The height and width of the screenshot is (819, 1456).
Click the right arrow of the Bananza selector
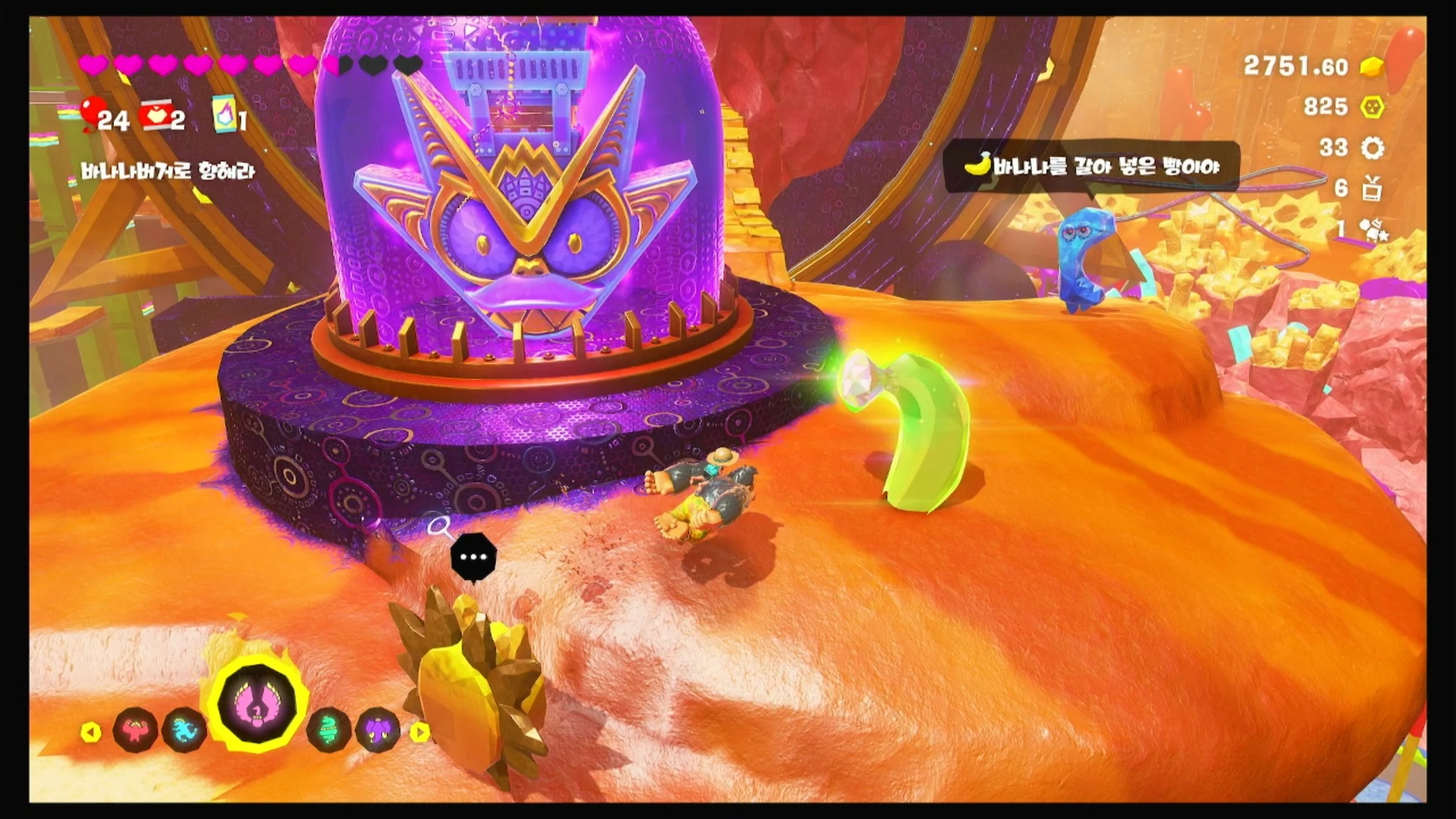pyautogui.click(x=420, y=732)
